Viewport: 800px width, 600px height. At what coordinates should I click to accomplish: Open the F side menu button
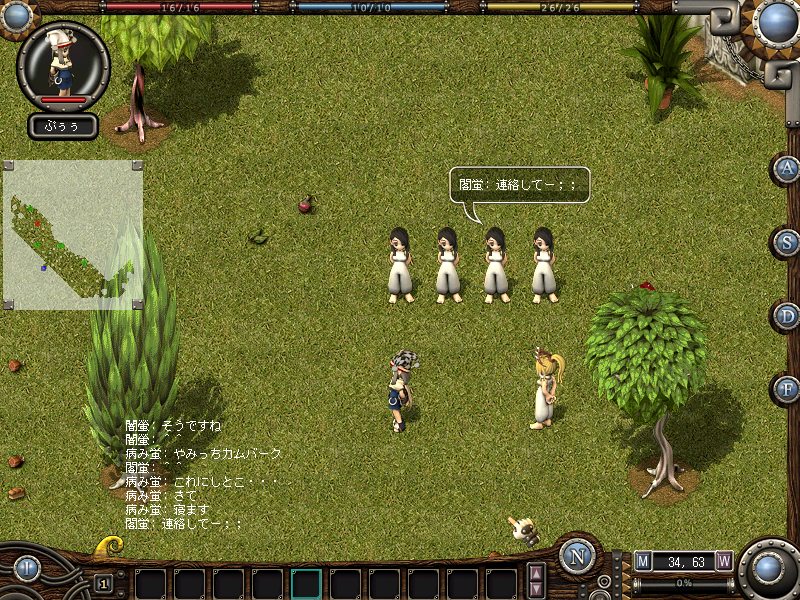tap(788, 389)
